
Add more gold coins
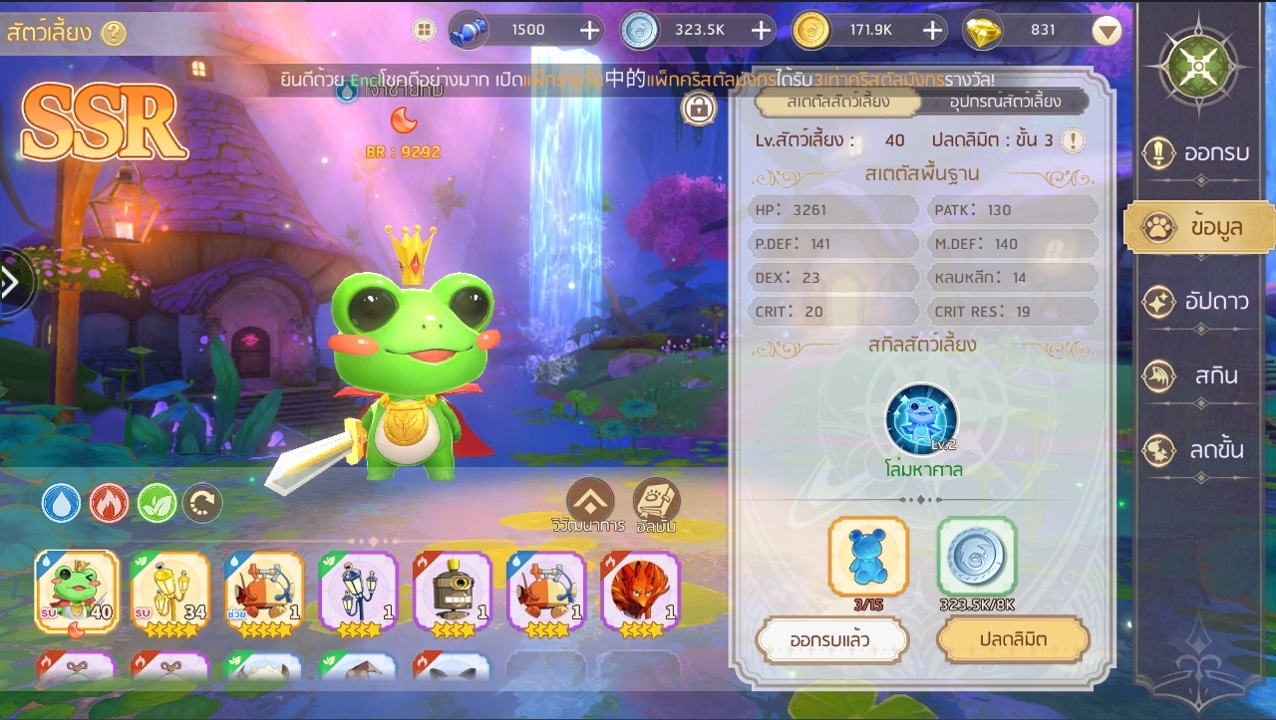pos(933,30)
